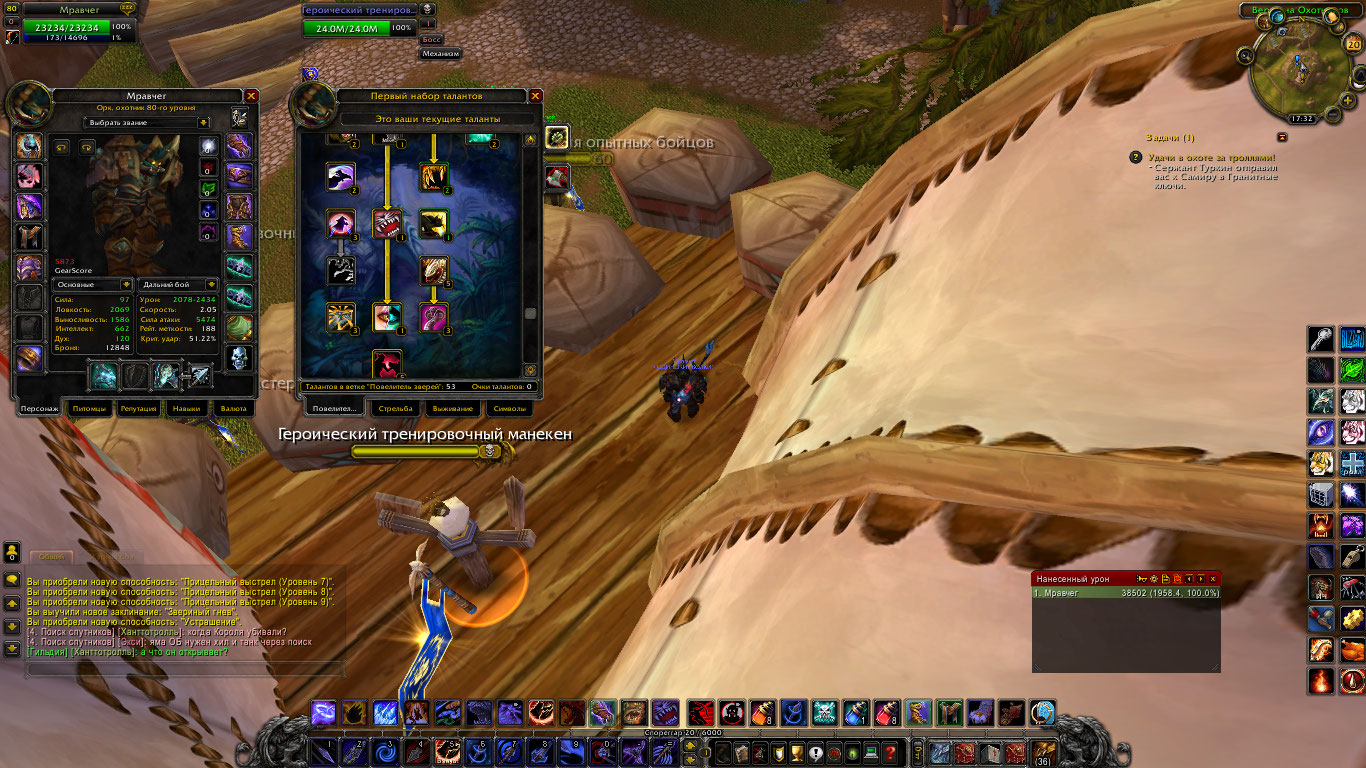Show the Навыки tab
Screen dimensions: 1366x768
tap(186, 408)
